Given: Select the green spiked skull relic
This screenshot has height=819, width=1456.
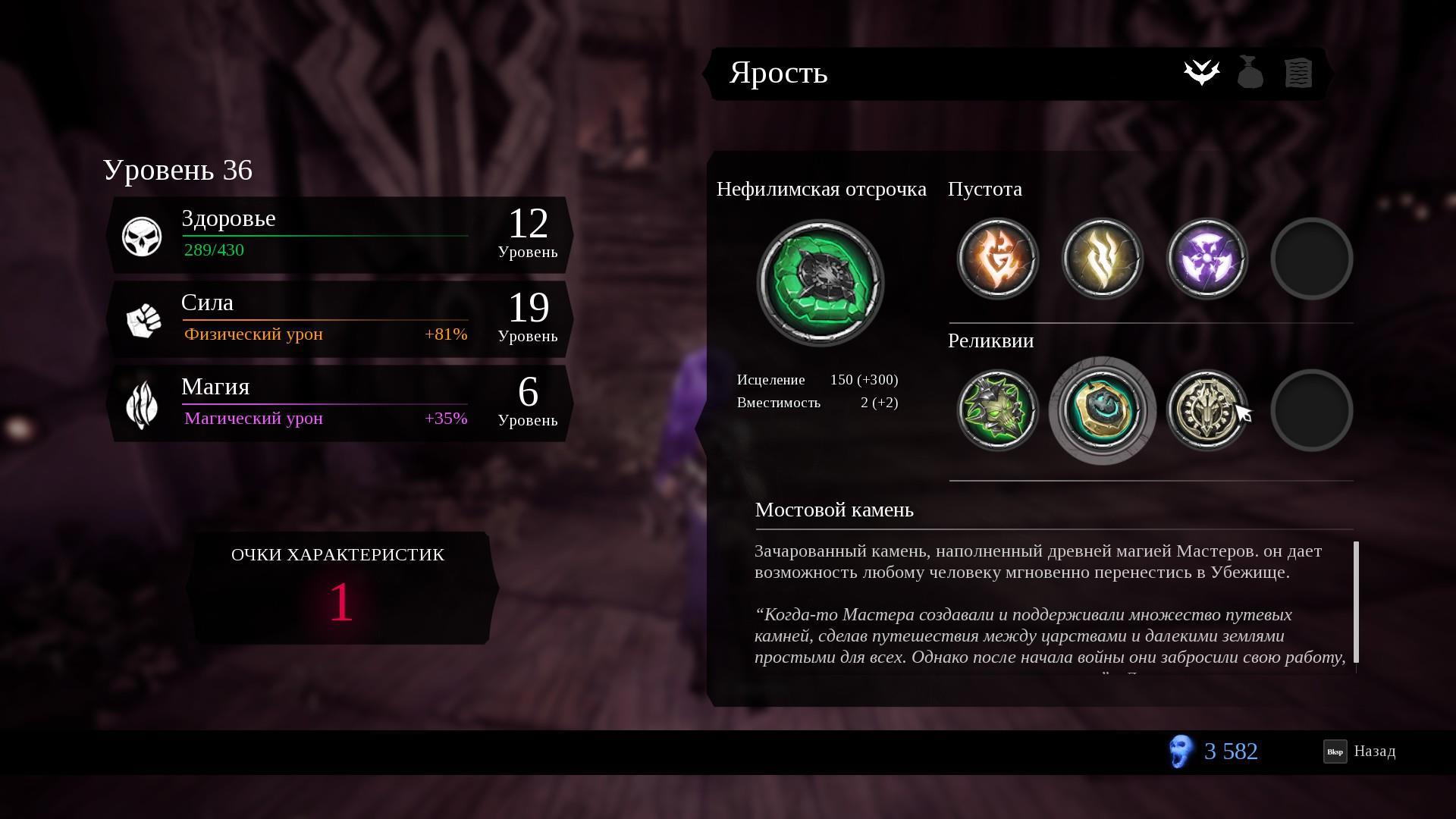Looking at the screenshot, I should (x=997, y=410).
